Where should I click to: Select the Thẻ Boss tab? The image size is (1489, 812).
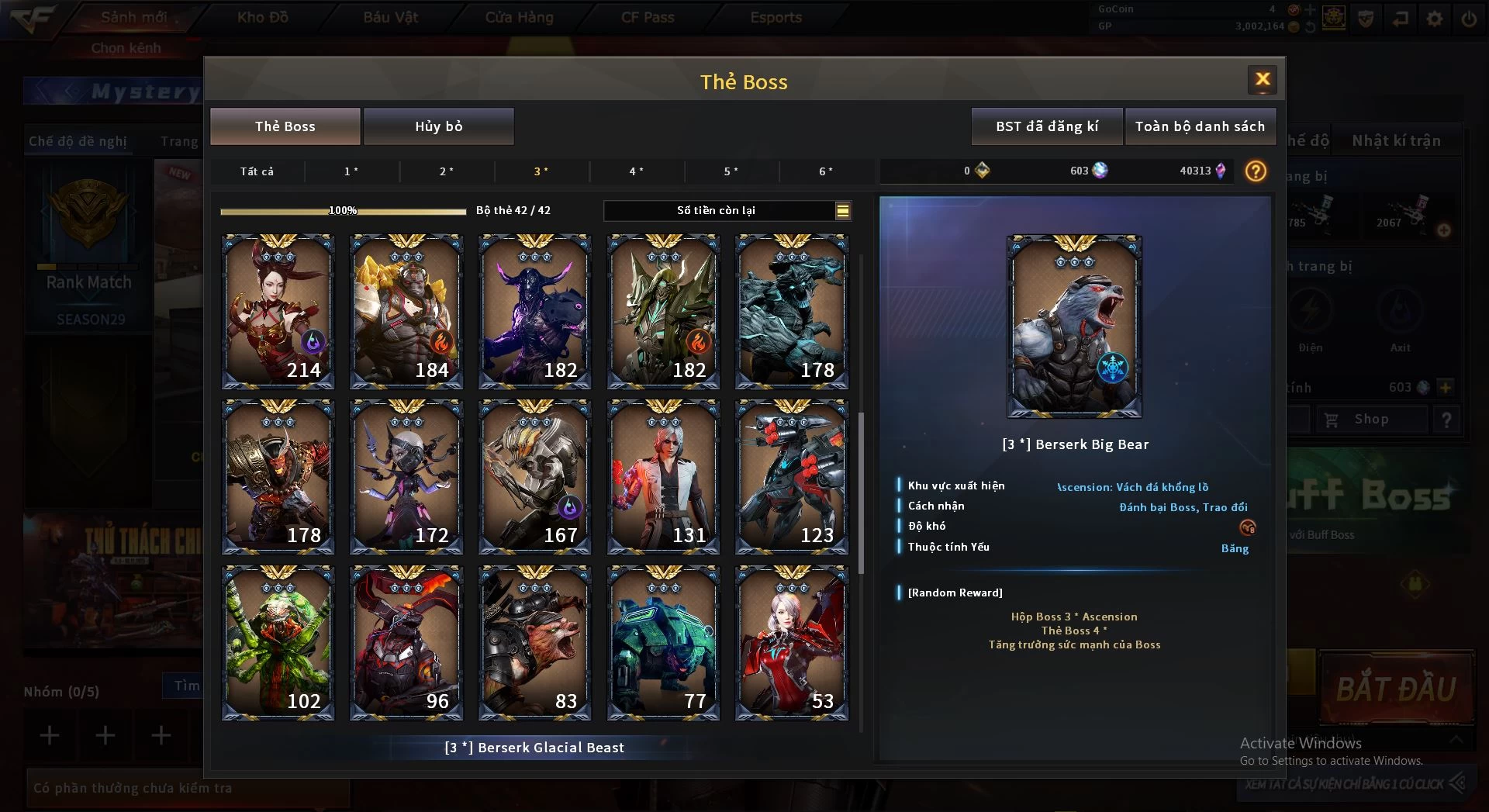[285, 126]
